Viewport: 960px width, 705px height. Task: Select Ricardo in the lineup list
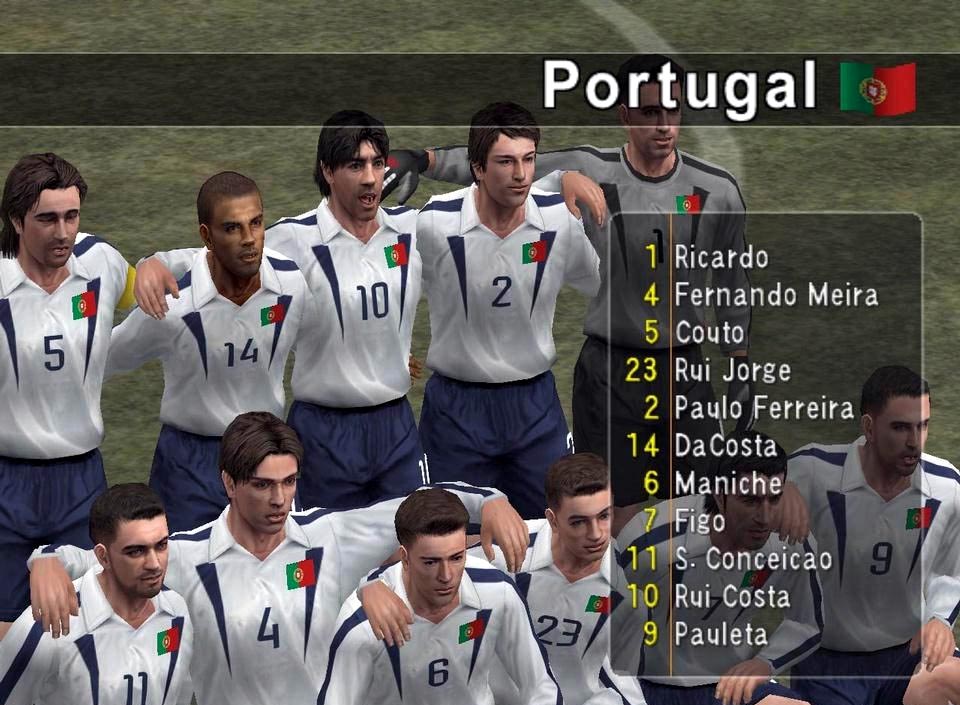click(721, 257)
